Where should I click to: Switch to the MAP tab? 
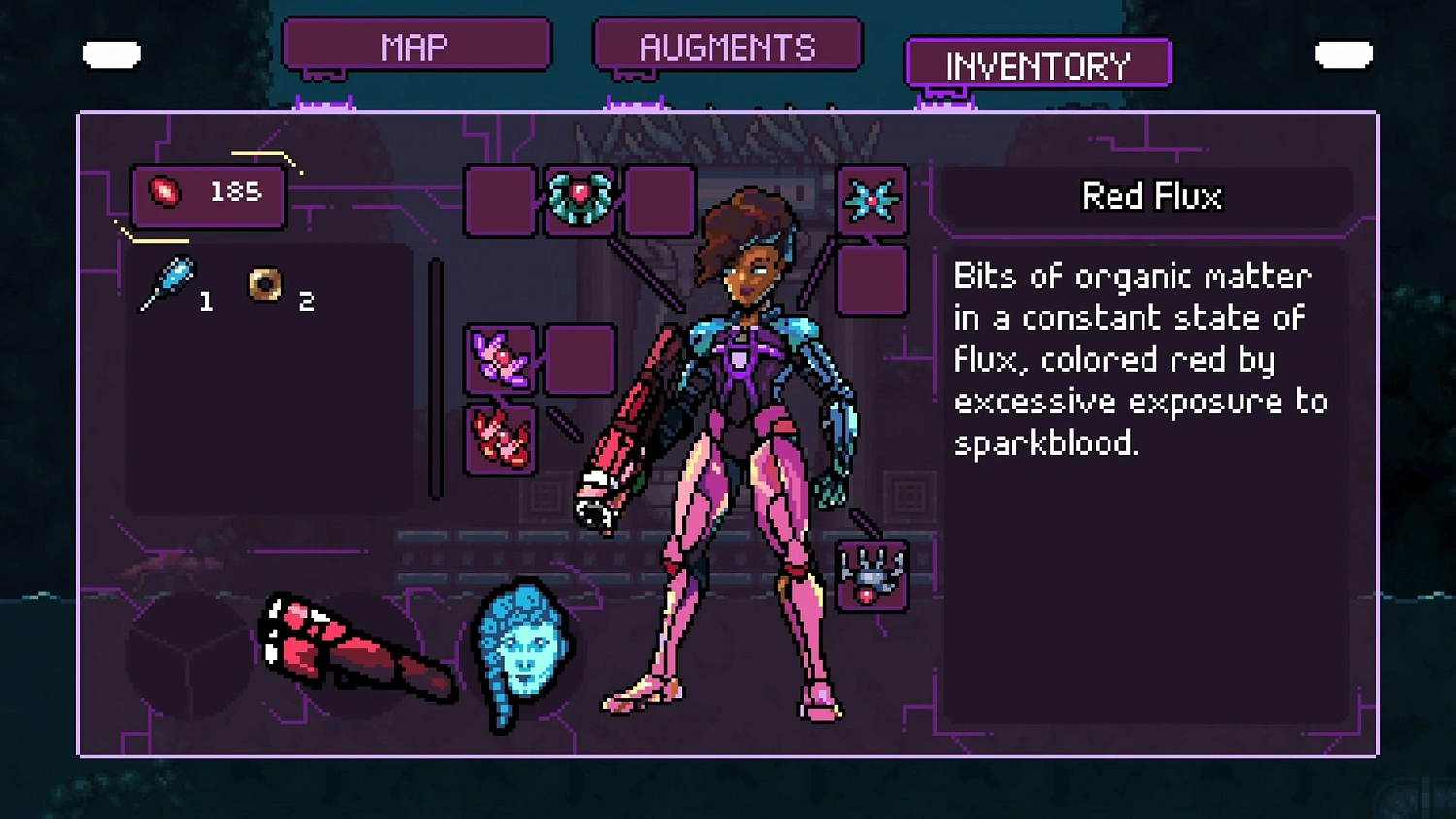[x=415, y=43]
